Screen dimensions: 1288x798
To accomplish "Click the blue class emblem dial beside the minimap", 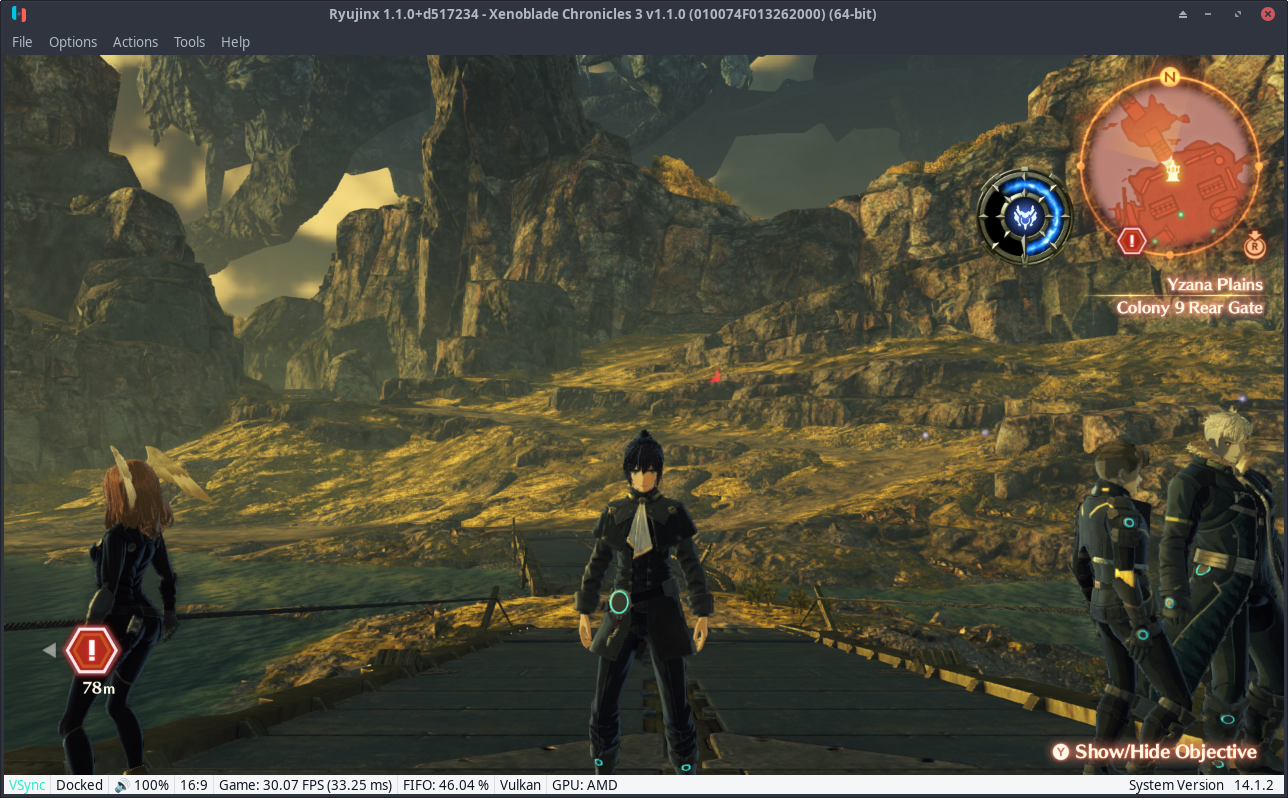I will point(1024,216).
